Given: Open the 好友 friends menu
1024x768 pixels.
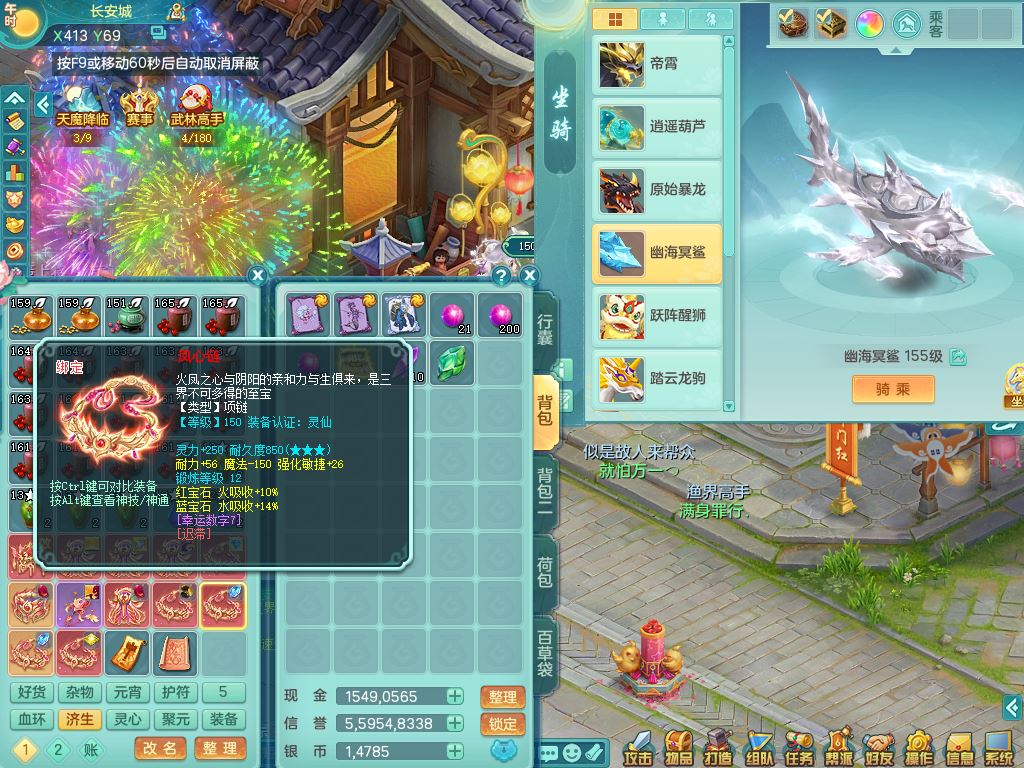Looking at the screenshot, I should [879, 747].
